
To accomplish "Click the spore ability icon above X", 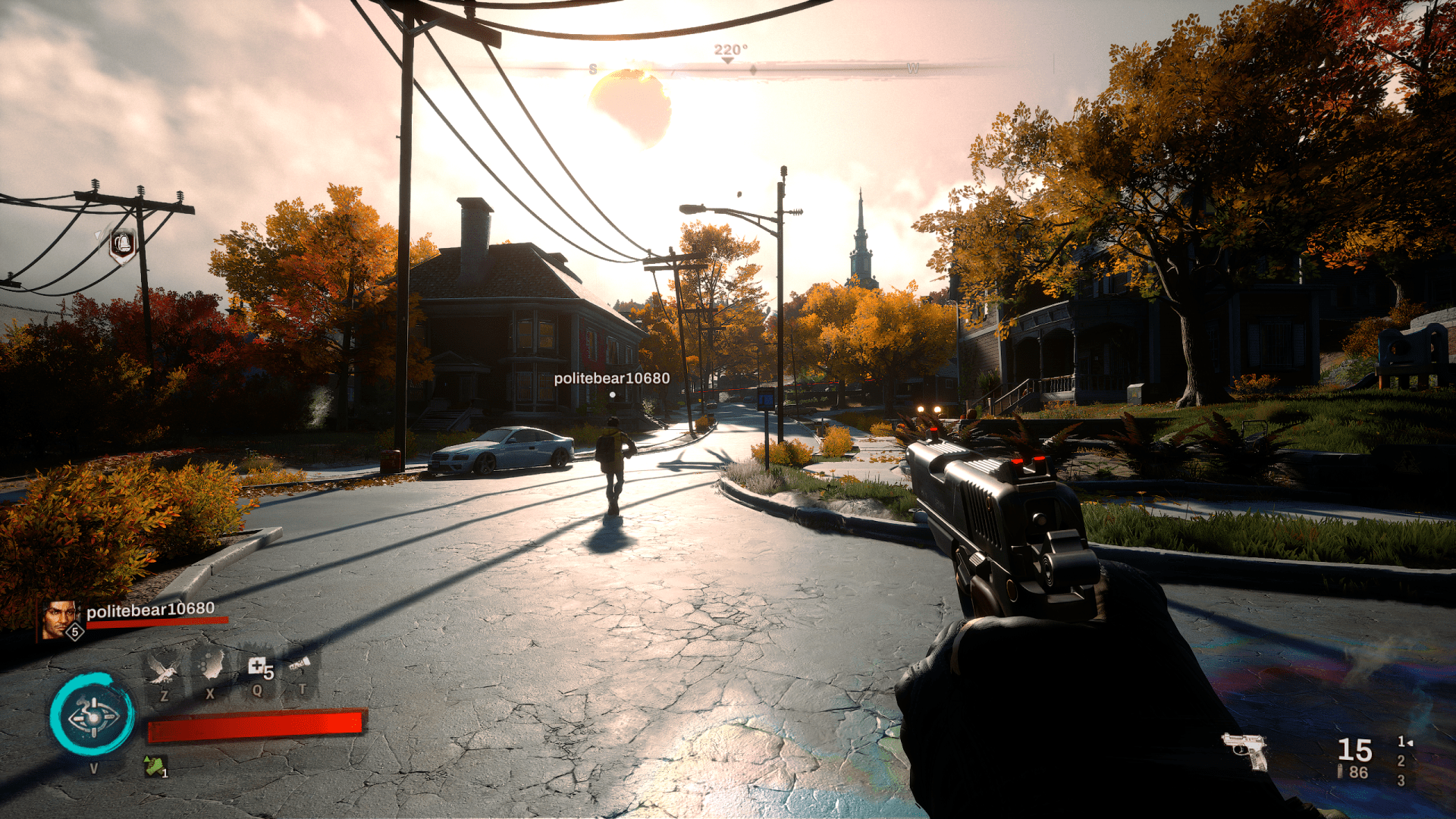I will click(210, 667).
